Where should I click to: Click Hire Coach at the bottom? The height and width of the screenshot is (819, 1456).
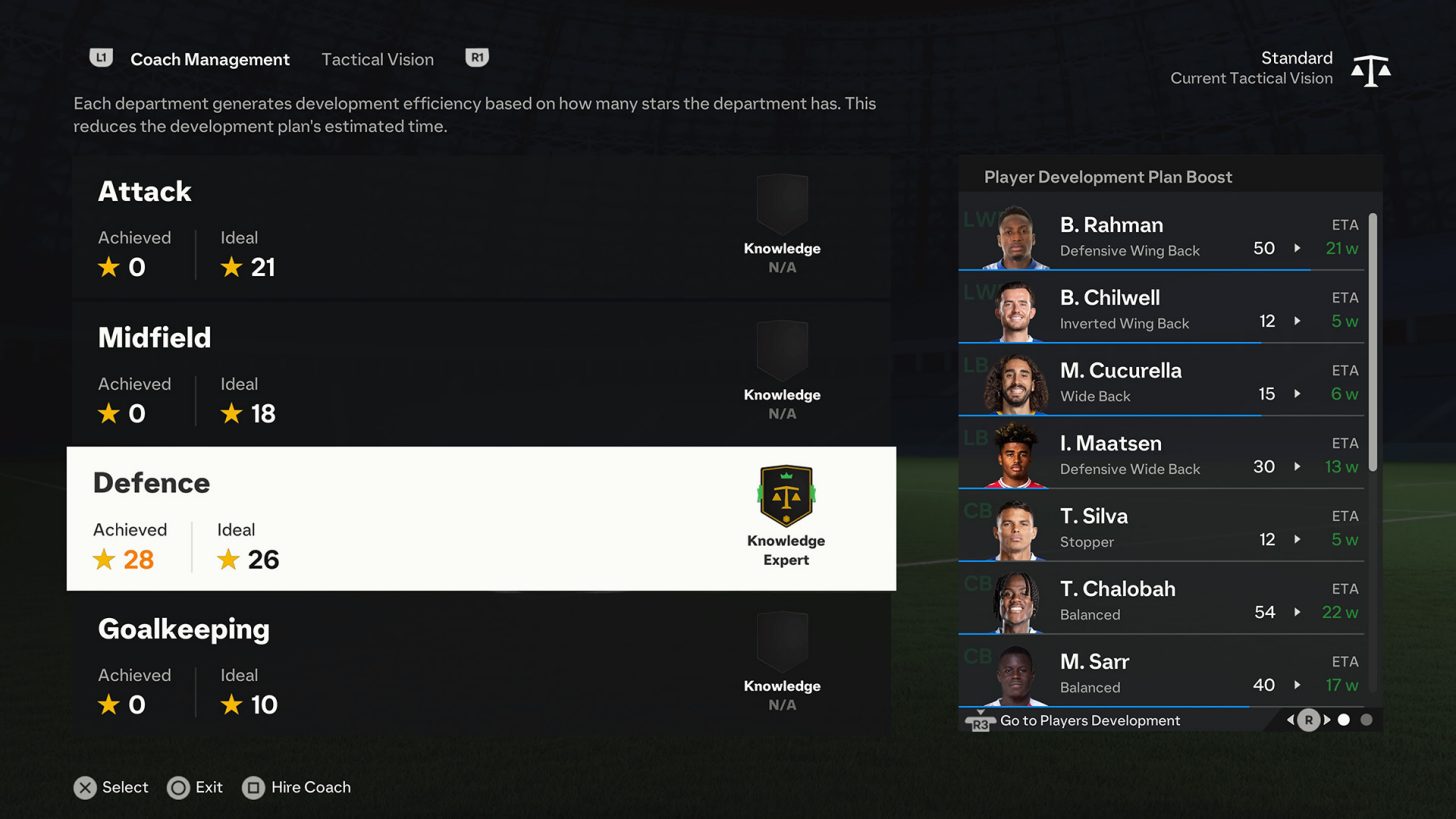tap(297, 787)
